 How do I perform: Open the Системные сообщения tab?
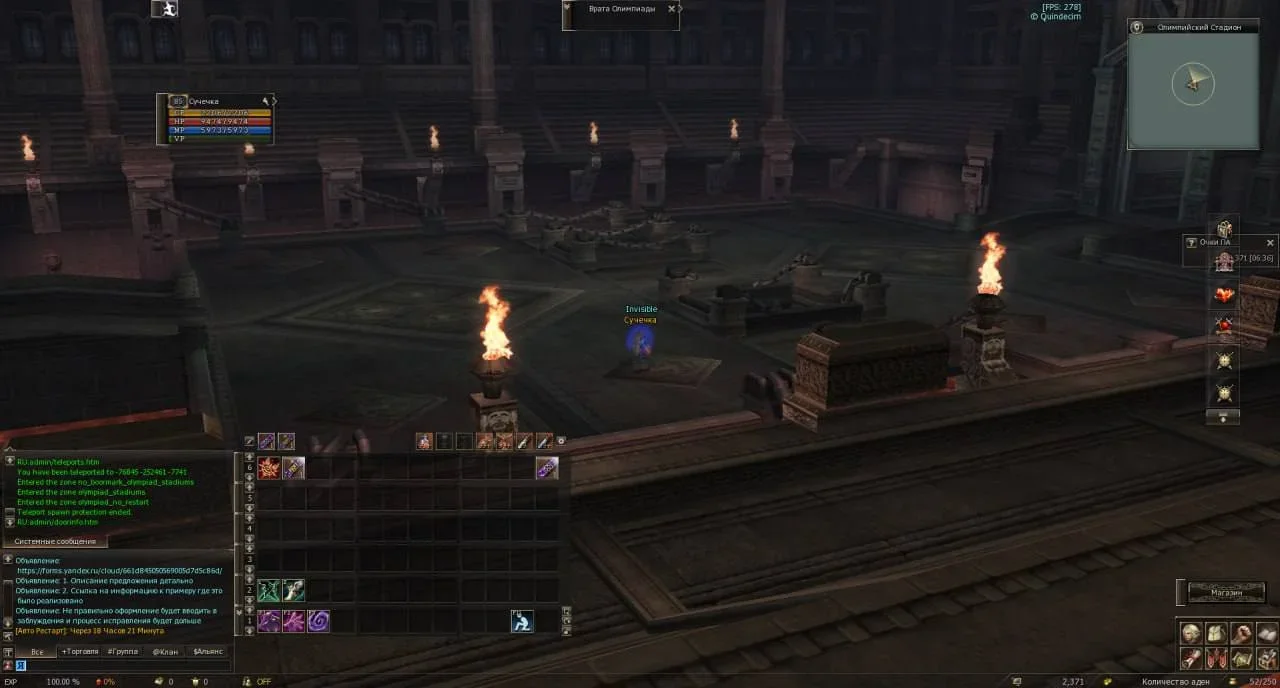56,541
